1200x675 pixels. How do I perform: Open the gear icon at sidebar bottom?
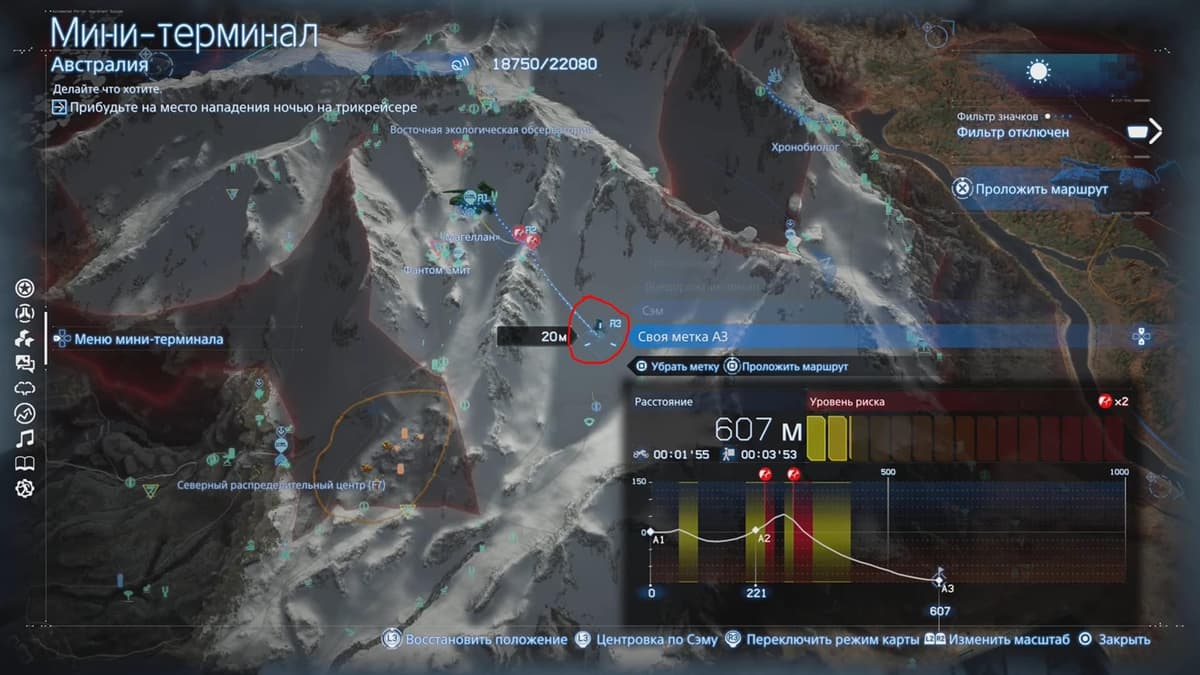(25, 488)
